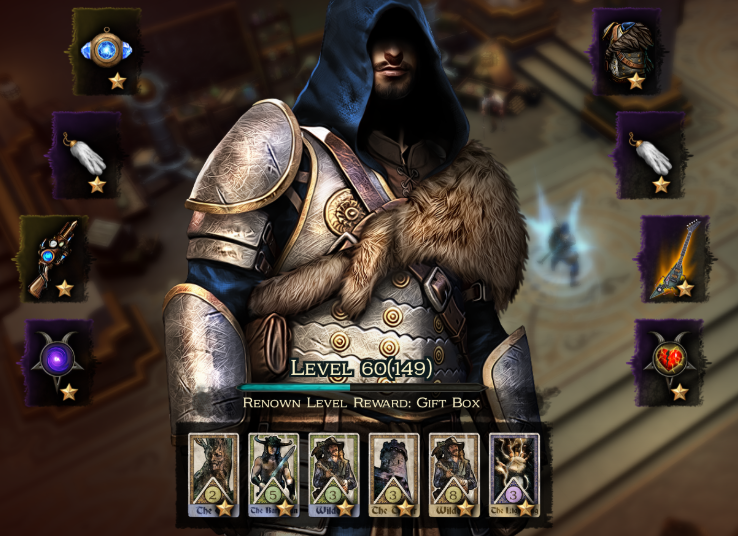Click the red heart talisman slot
The image size is (738, 536).
coord(668,361)
